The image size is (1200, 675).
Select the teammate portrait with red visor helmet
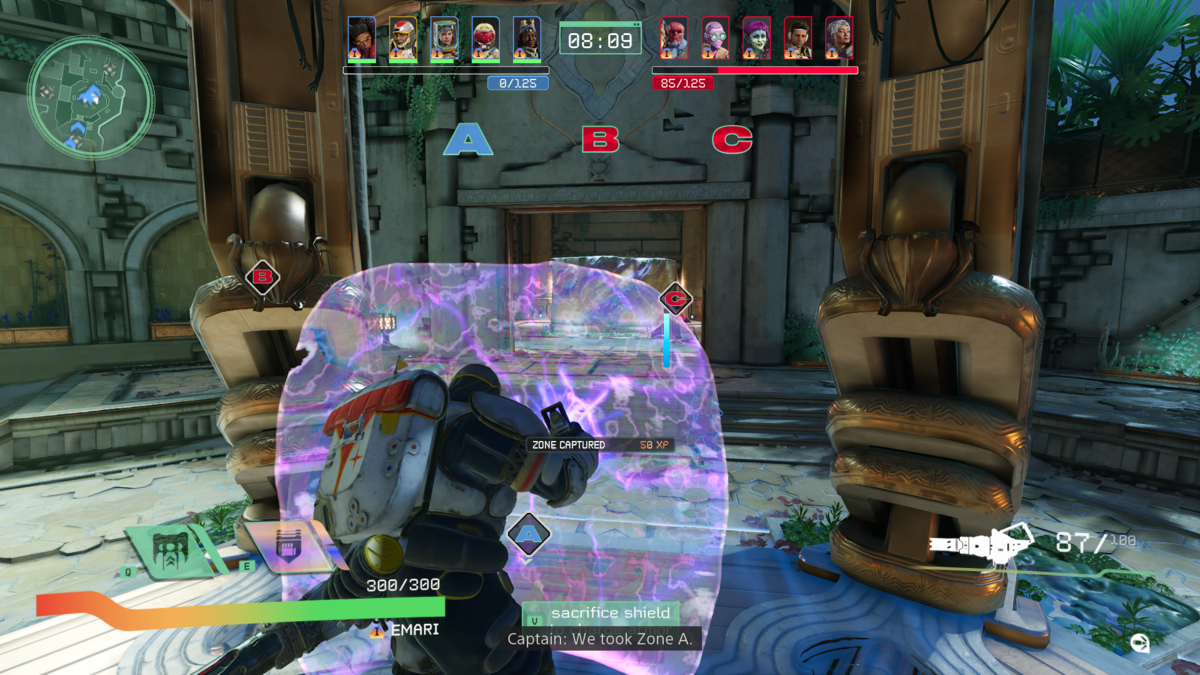pyautogui.click(x=485, y=39)
